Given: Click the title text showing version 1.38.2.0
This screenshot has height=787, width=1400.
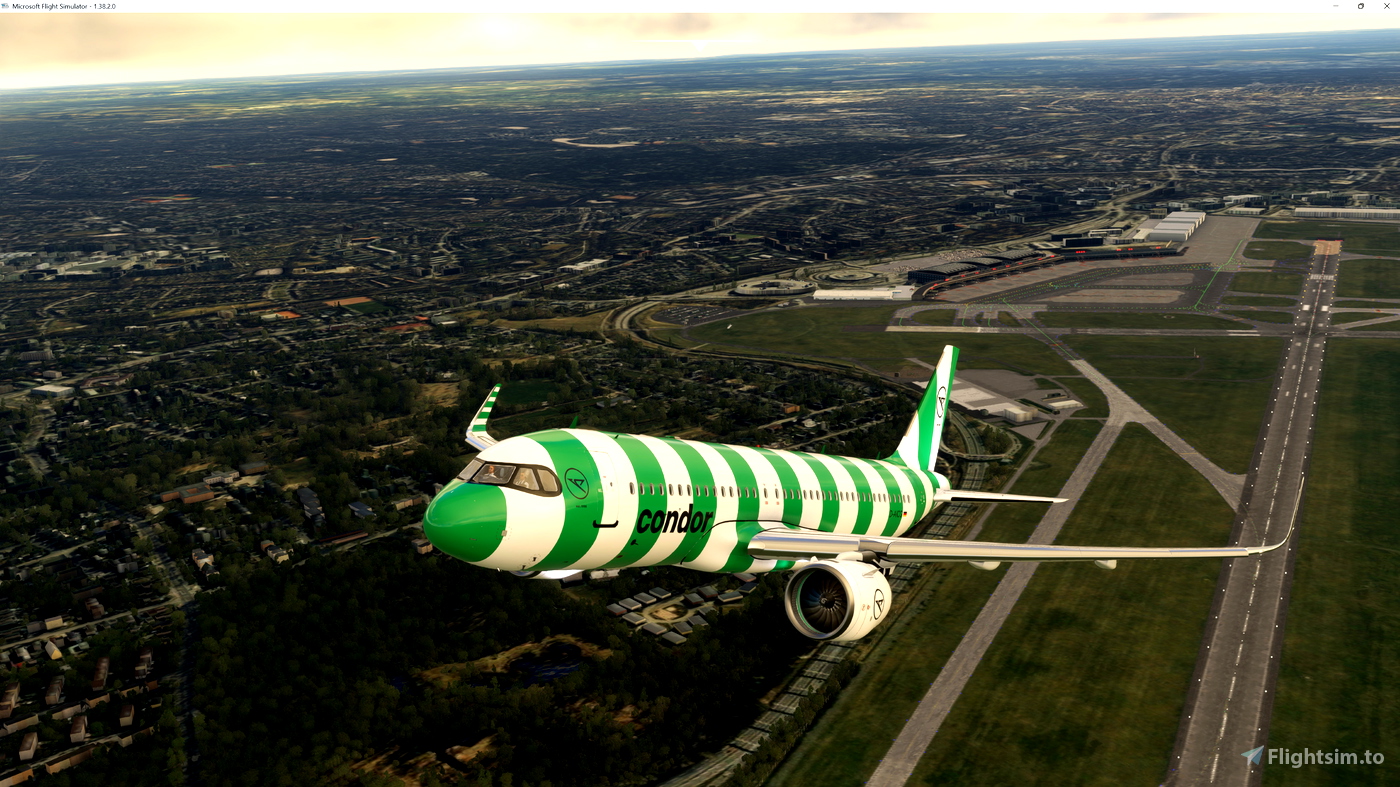Looking at the screenshot, I should pos(65,5).
